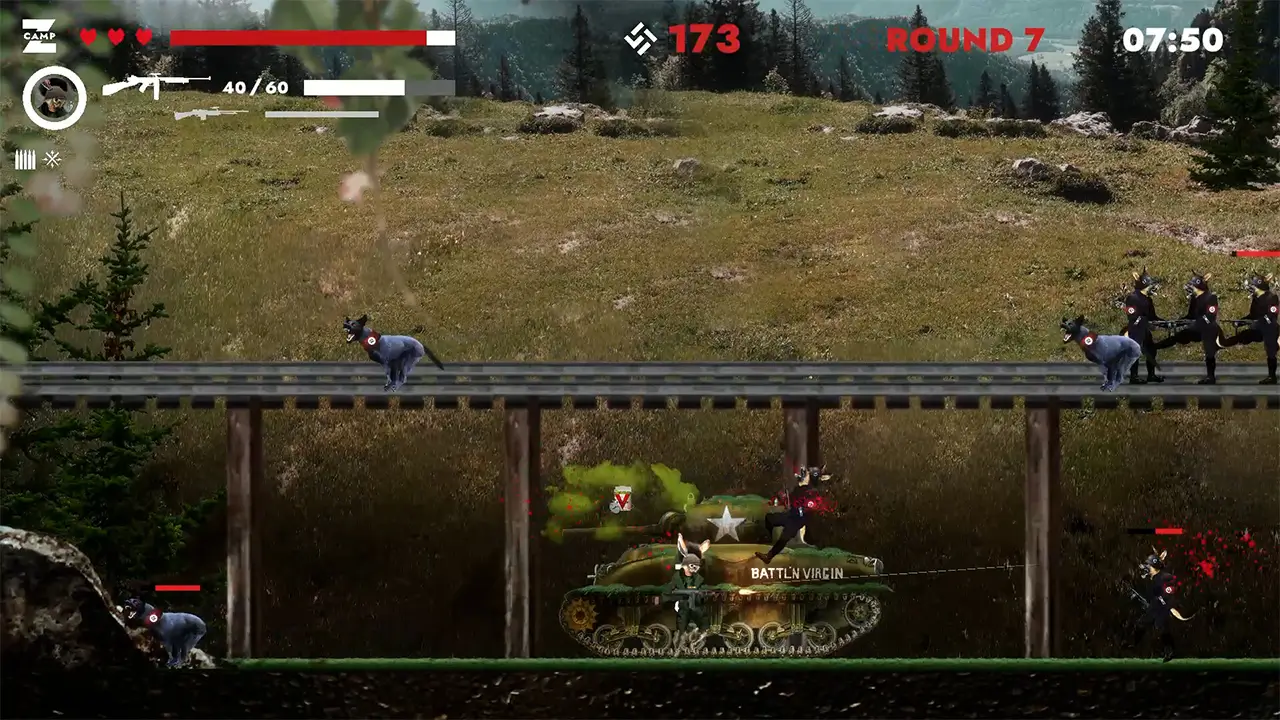Click the 40 / 60 ammo counter

(255, 88)
